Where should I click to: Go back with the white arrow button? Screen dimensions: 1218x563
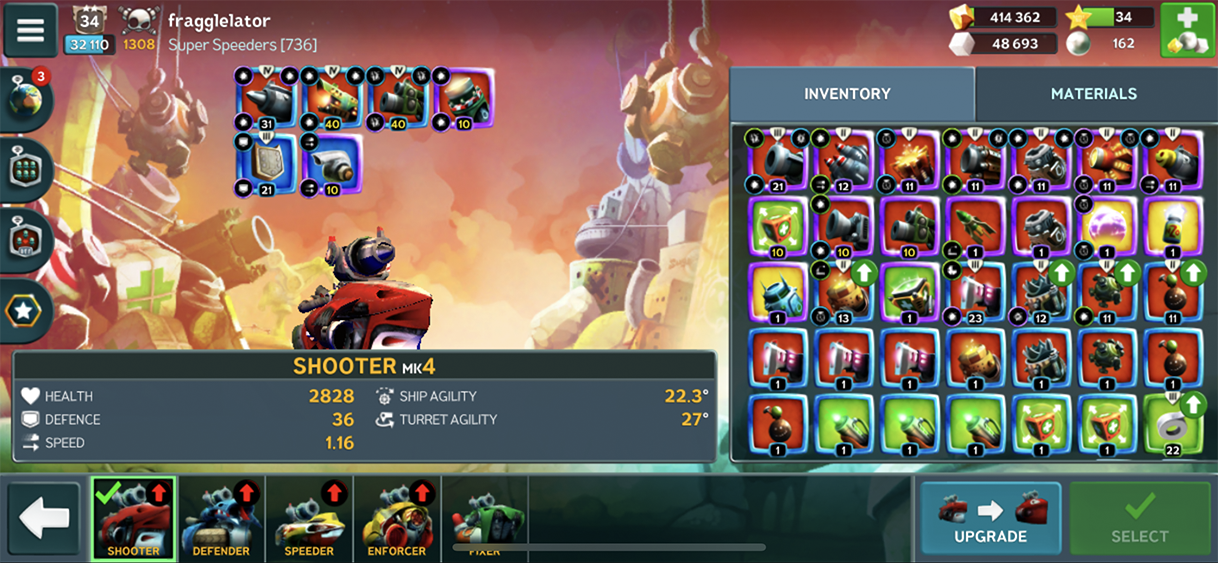44,518
